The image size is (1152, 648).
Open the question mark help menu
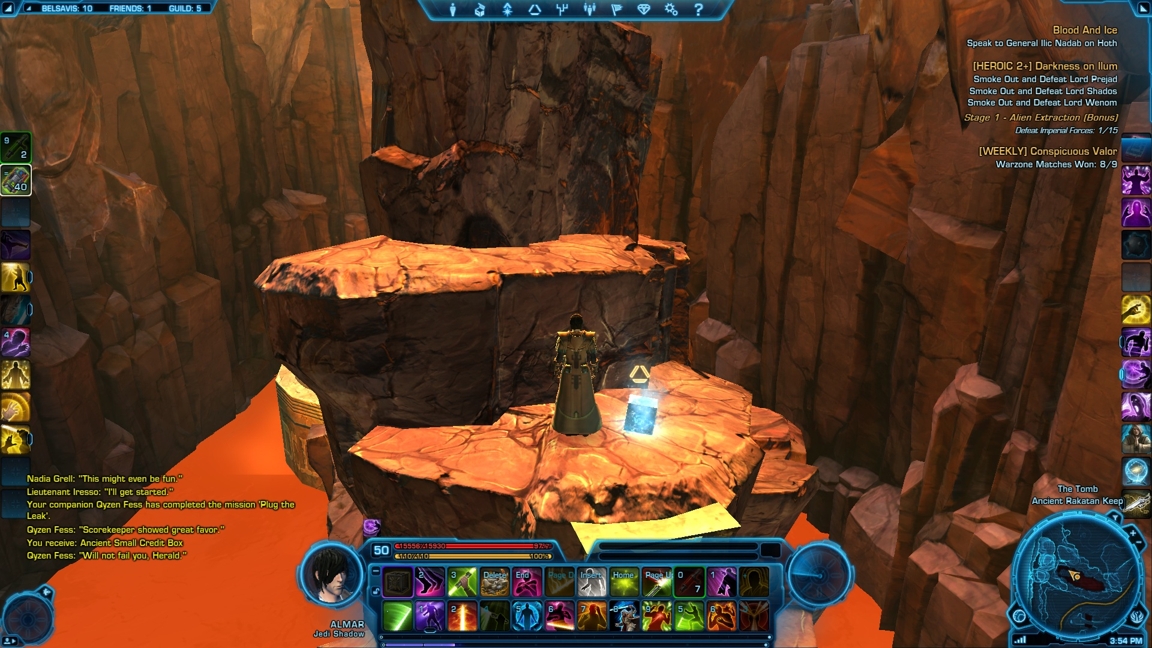point(698,10)
